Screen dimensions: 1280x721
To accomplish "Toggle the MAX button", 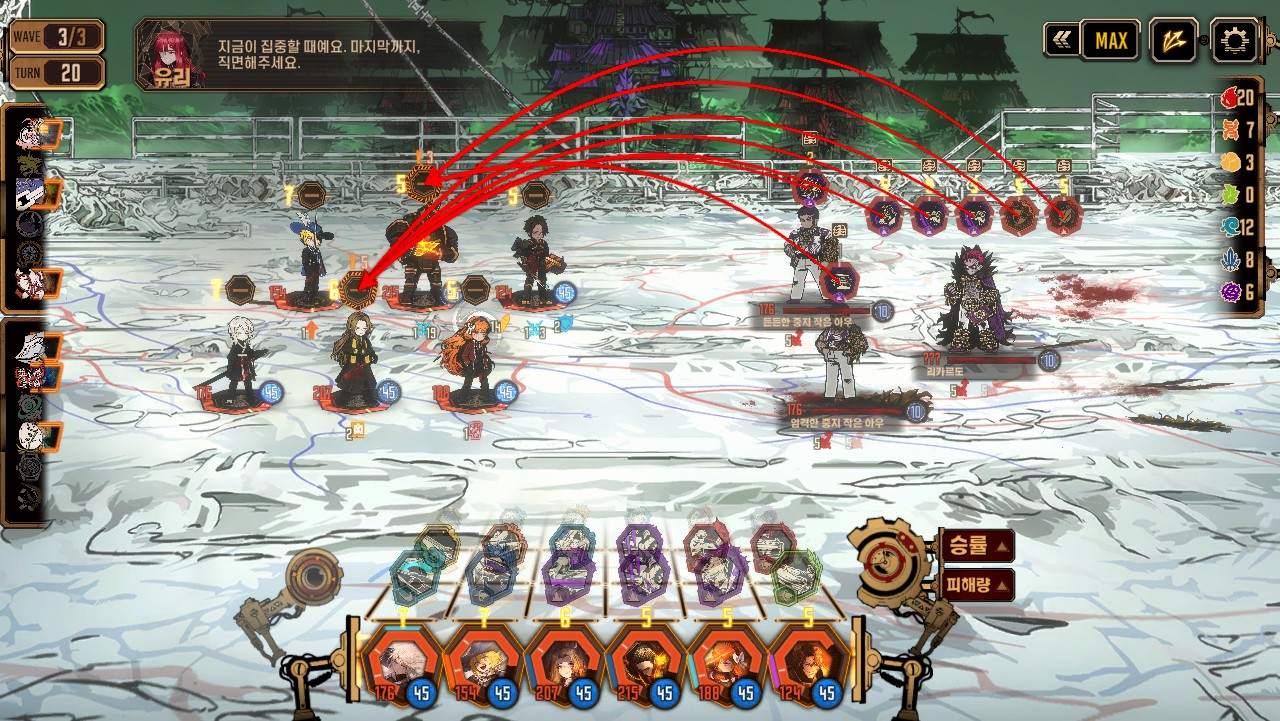I will (x=1110, y=40).
